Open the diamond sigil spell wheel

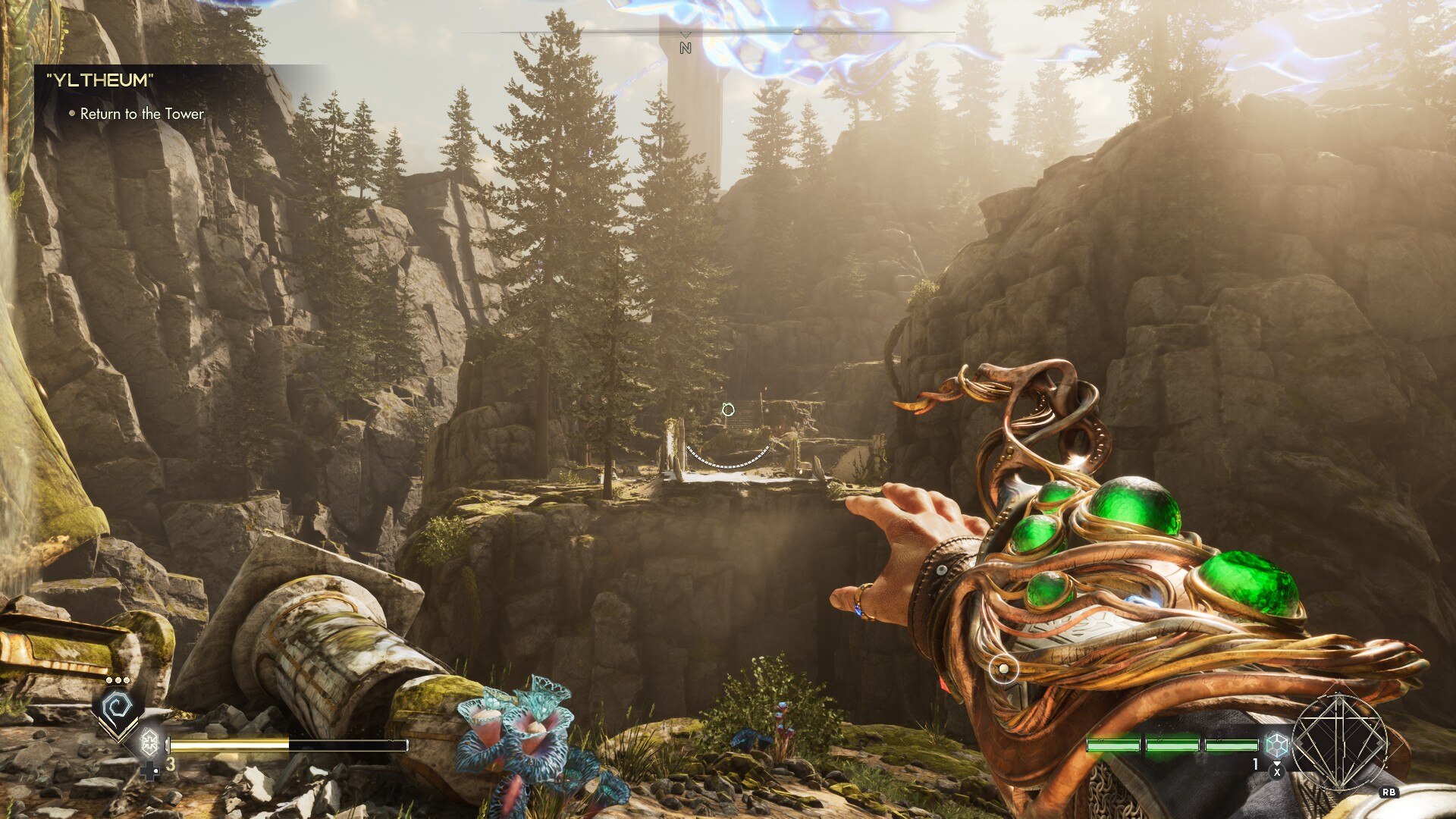[1339, 741]
